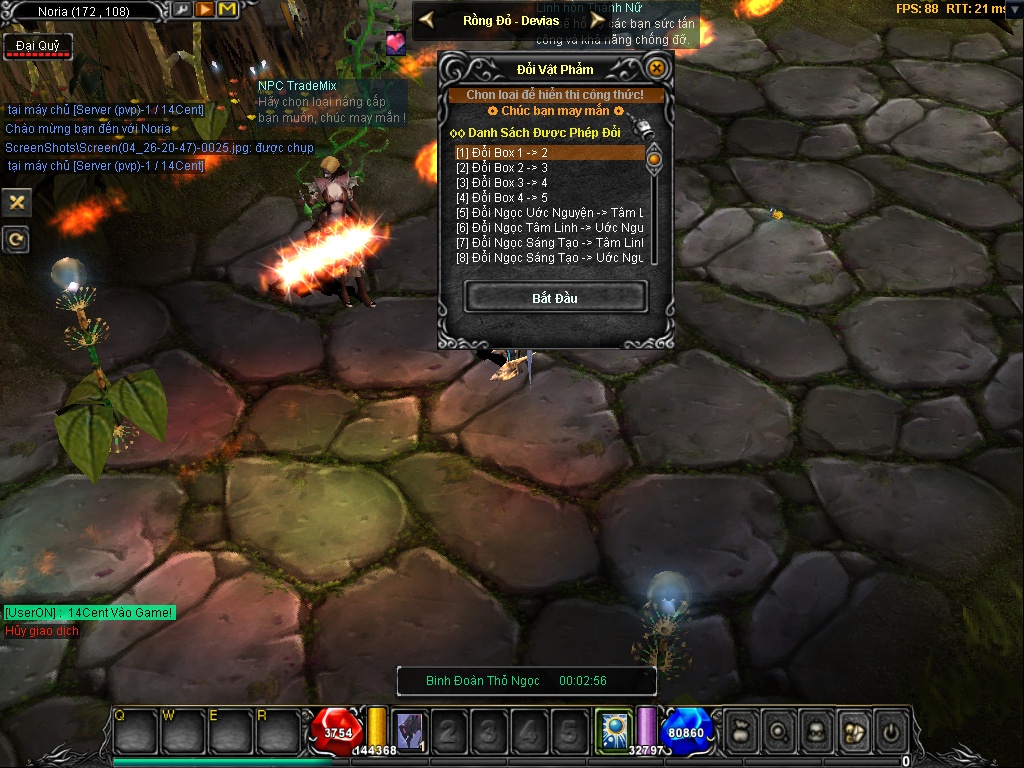Image resolution: width=1024 pixels, height=768 pixels.
Task: Close the Đổi Vật Phẩm window
Action: tap(656, 68)
